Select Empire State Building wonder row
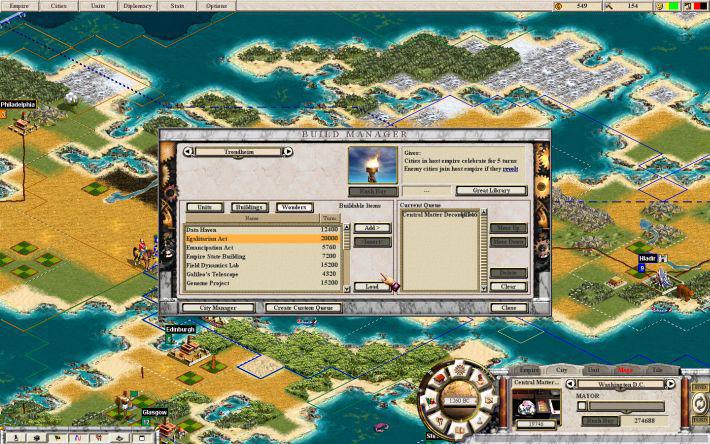 pyautogui.click(x=252, y=257)
